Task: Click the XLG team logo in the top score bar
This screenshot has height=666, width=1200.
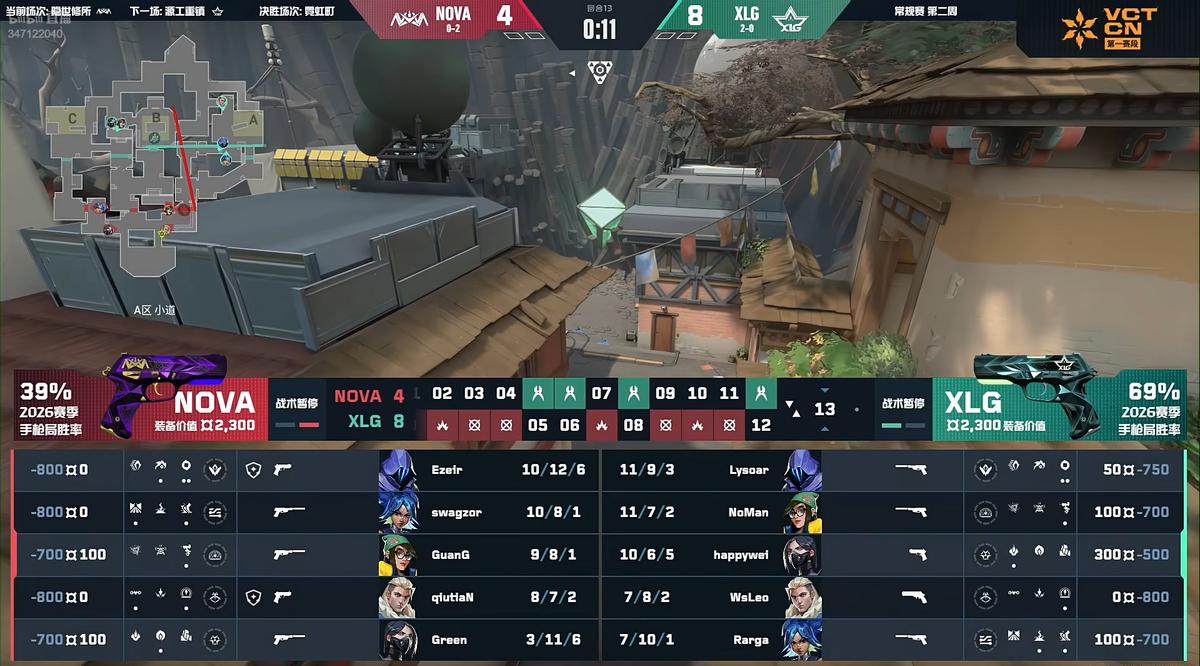Action: coord(790,17)
